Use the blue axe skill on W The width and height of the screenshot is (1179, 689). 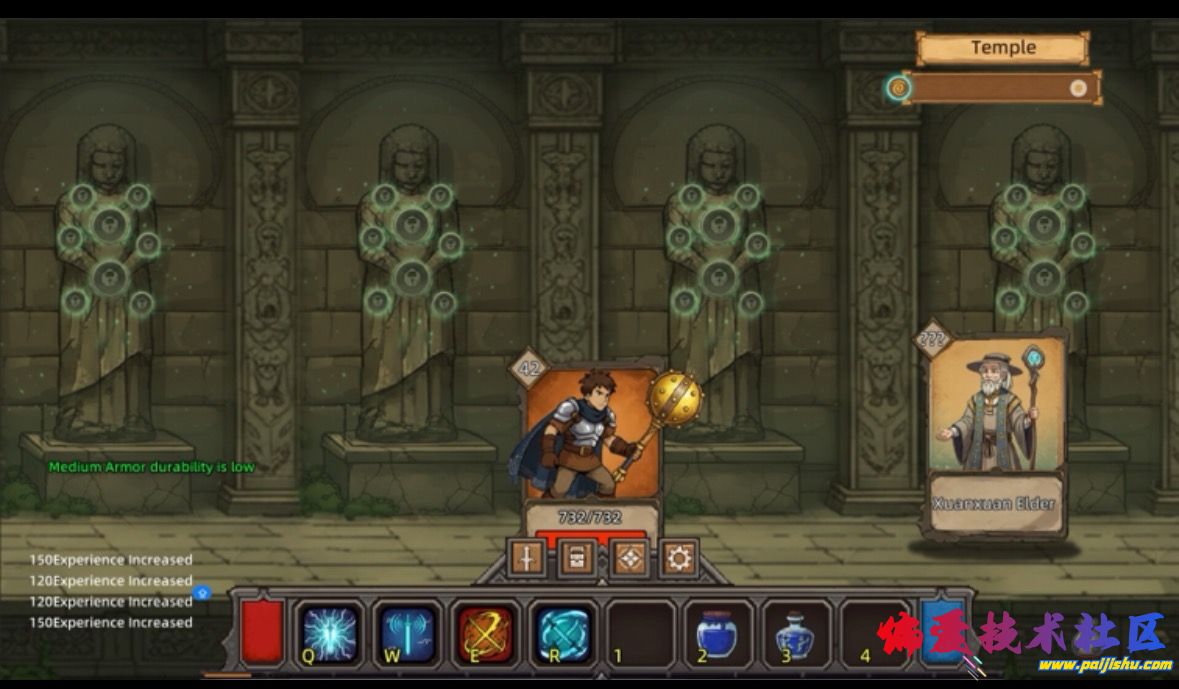[408, 633]
